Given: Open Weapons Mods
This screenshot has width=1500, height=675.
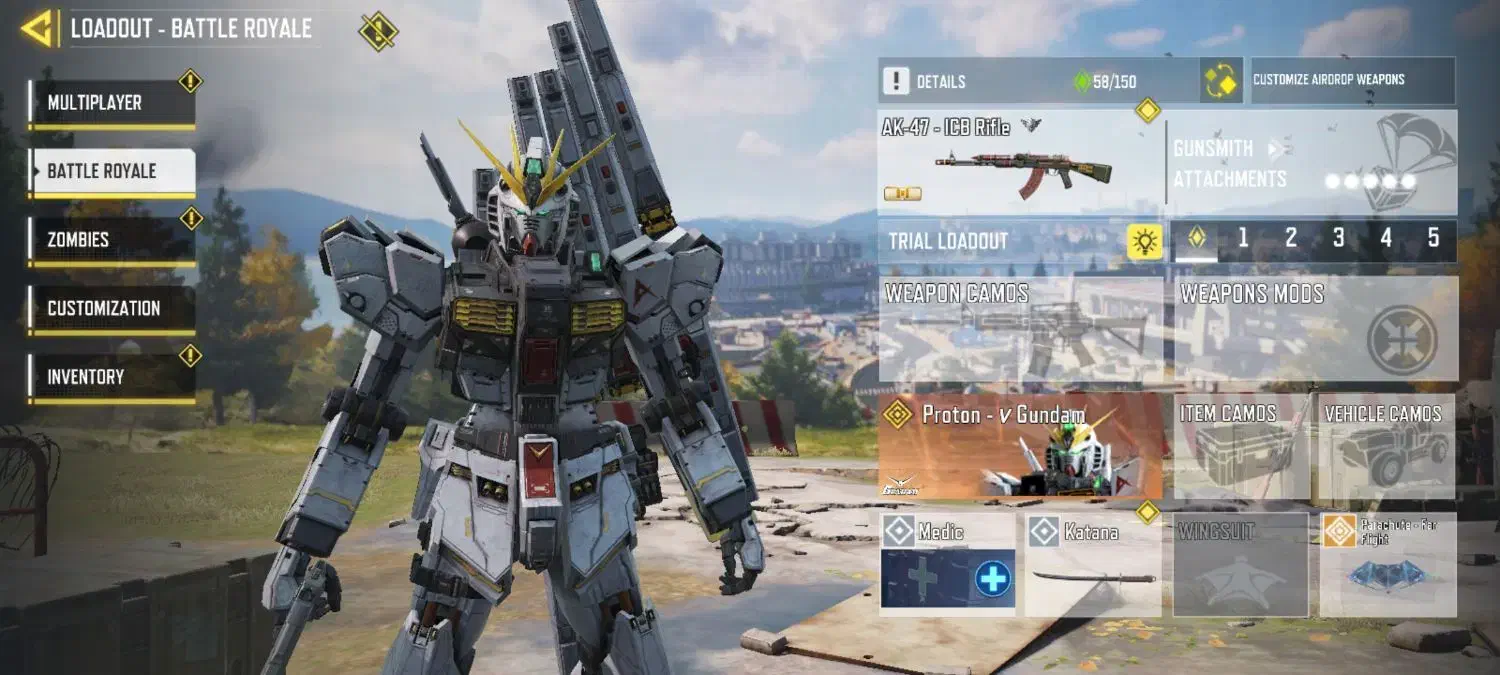Looking at the screenshot, I should pos(1316,329).
